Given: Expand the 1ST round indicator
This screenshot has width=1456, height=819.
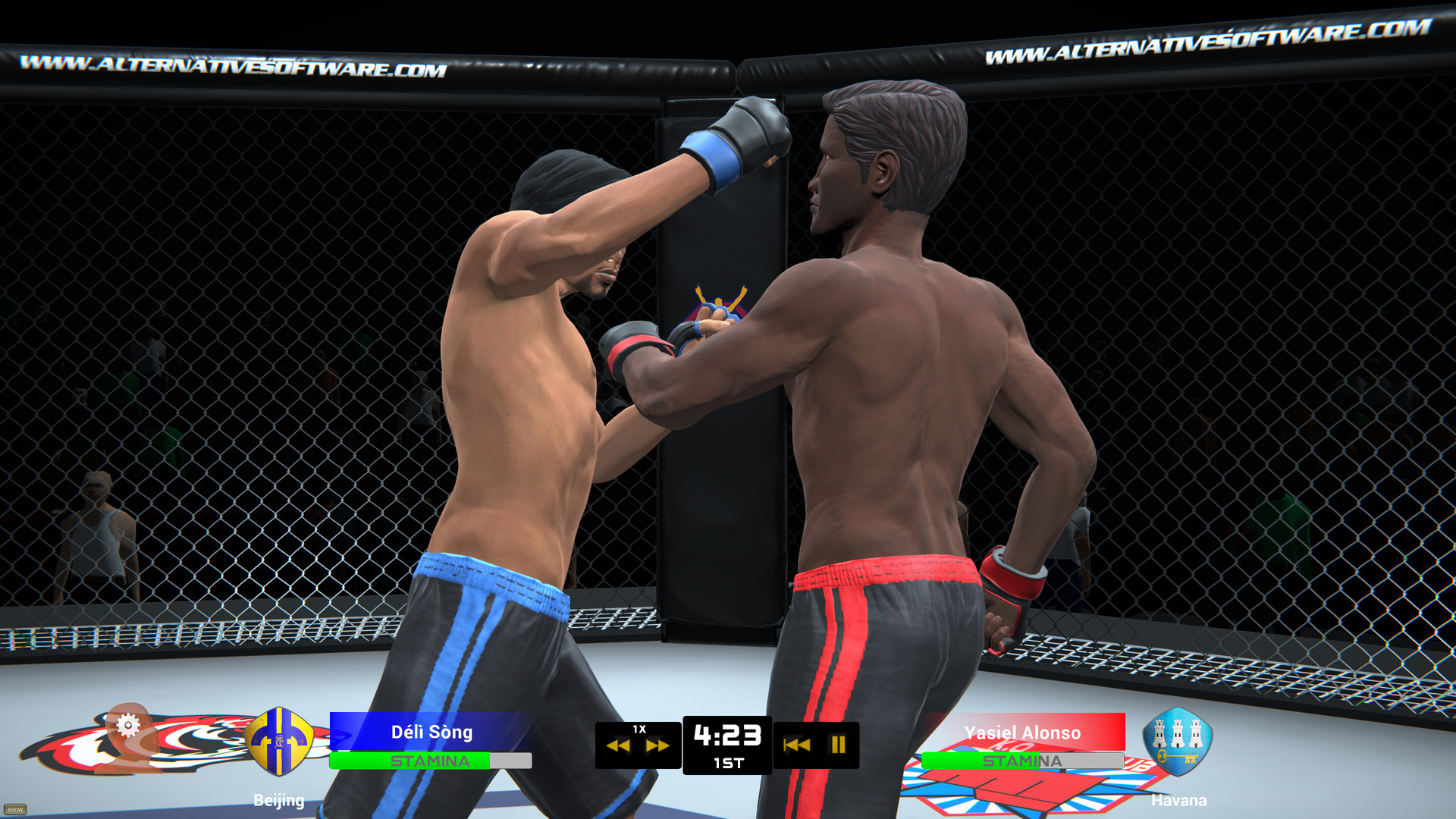Looking at the screenshot, I should point(728,762).
